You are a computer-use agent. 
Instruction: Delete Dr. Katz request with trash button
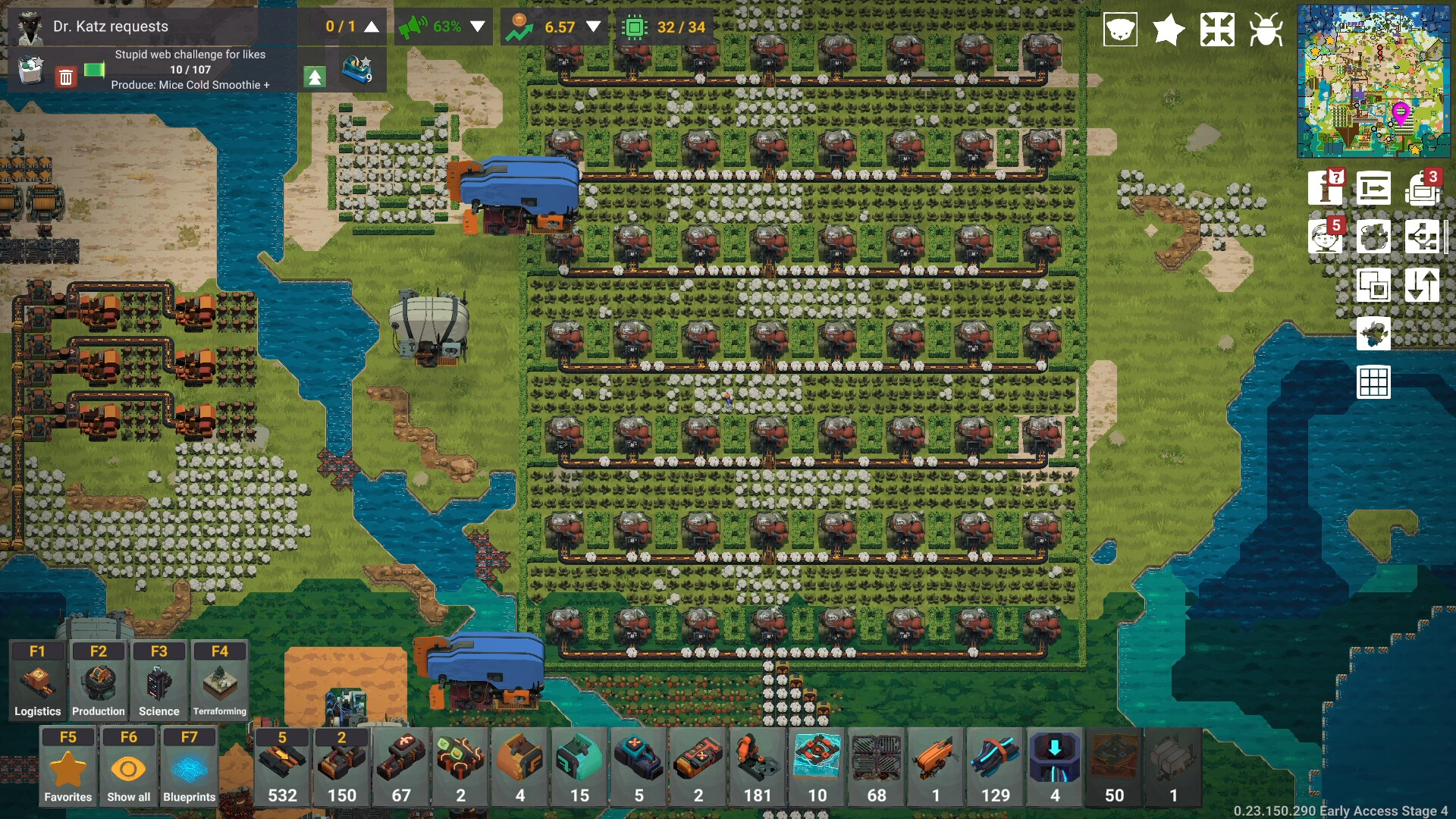click(x=65, y=76)
